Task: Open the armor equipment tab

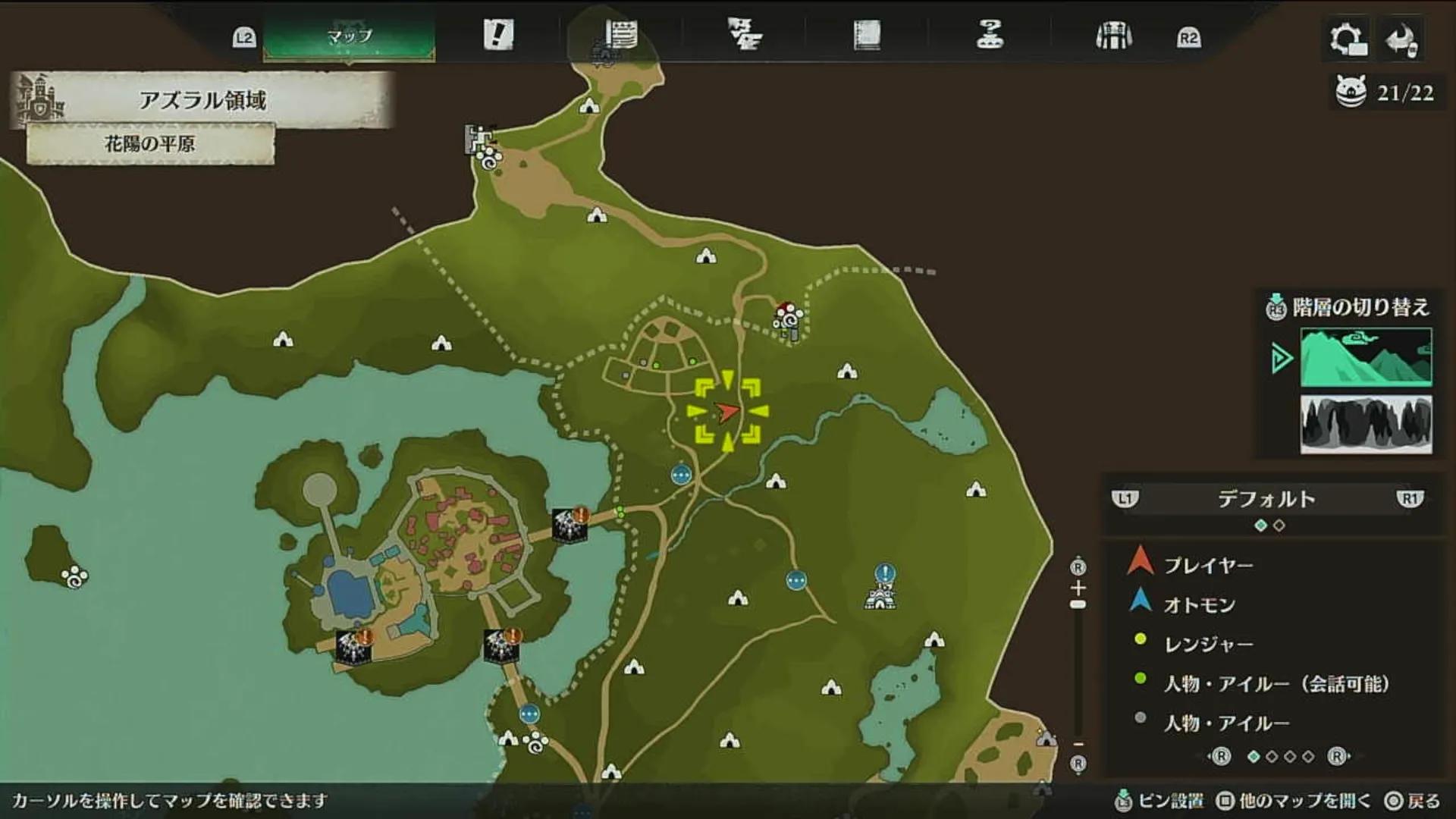Action: (1113, 36)
